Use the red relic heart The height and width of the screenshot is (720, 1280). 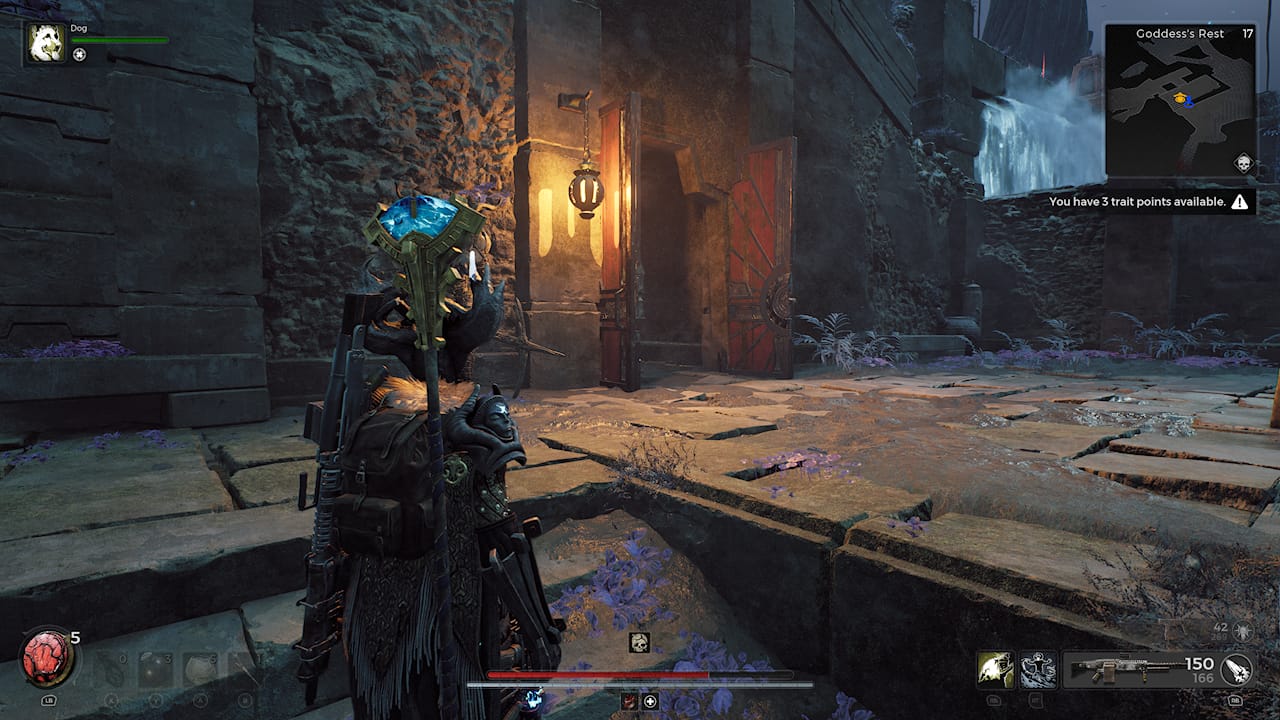coord(47,659)
